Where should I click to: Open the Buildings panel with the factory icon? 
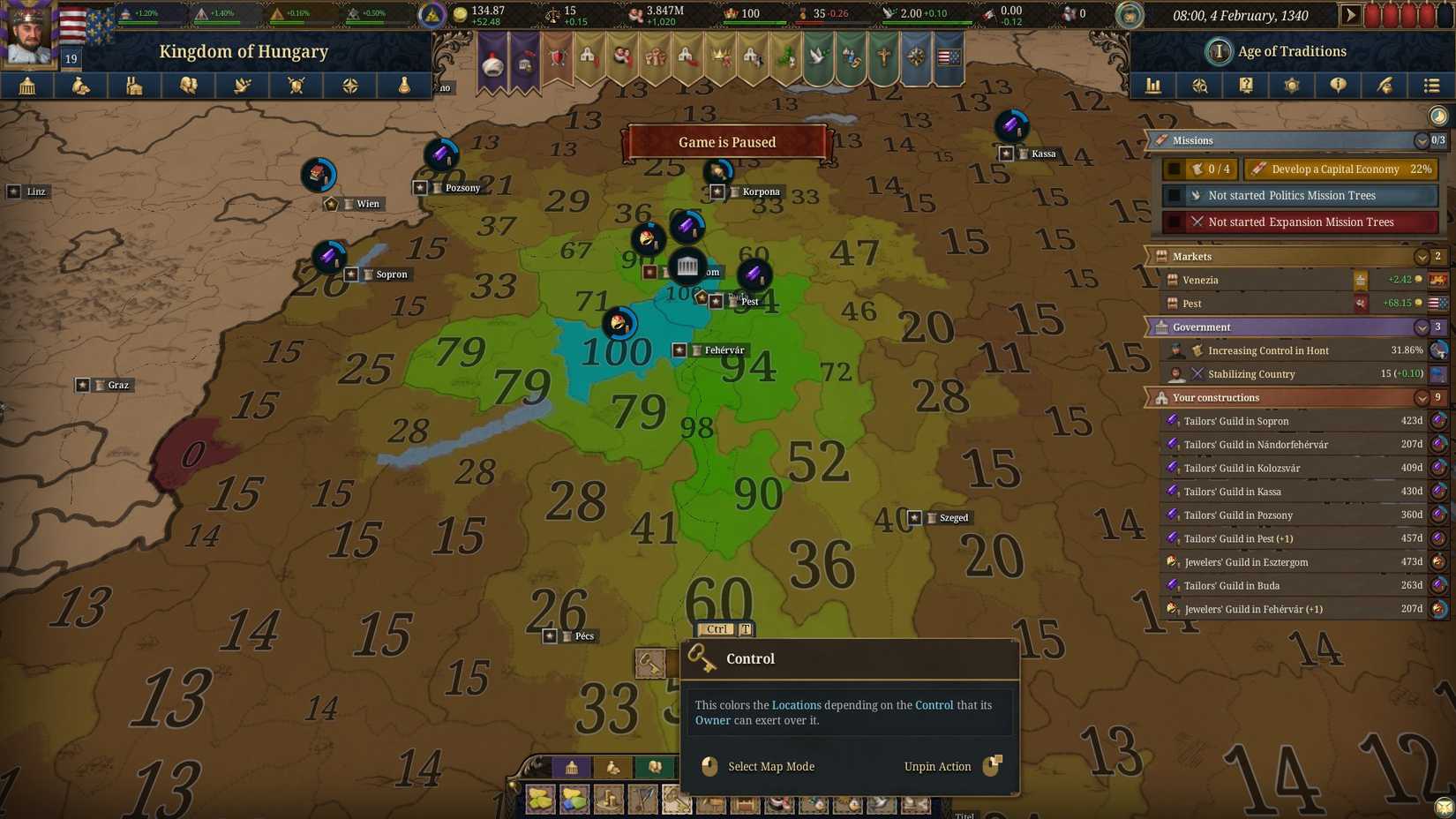pyautogui.click(x=133, y=86)
